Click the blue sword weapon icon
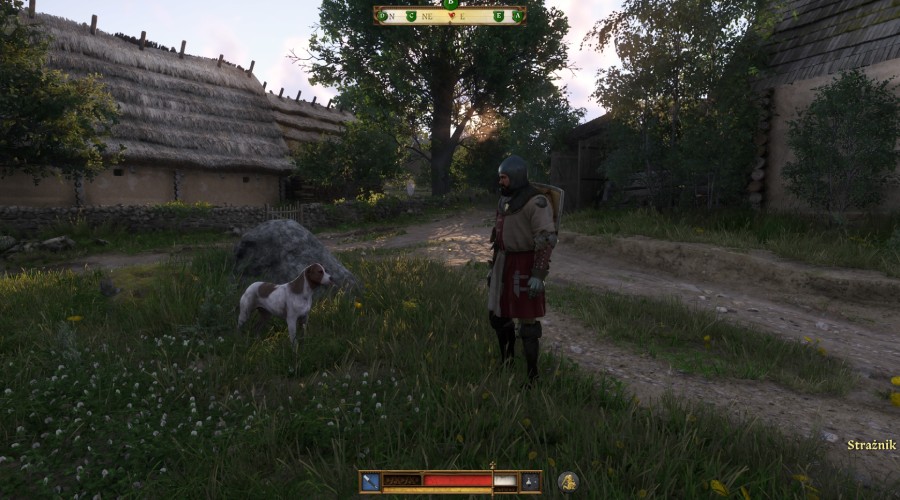 [371, 481]
